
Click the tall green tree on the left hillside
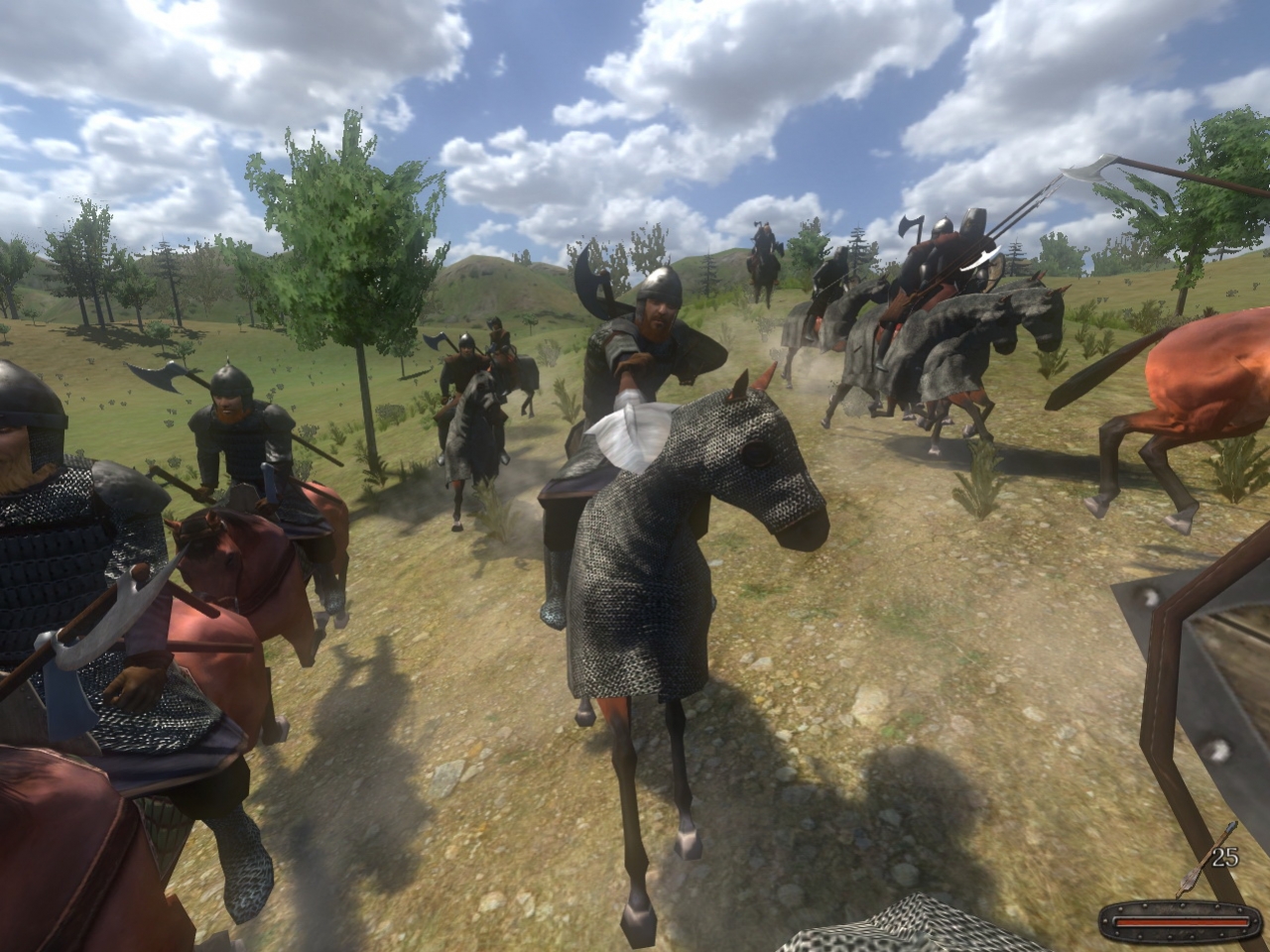pyautogui.click(x=337, y=228)
